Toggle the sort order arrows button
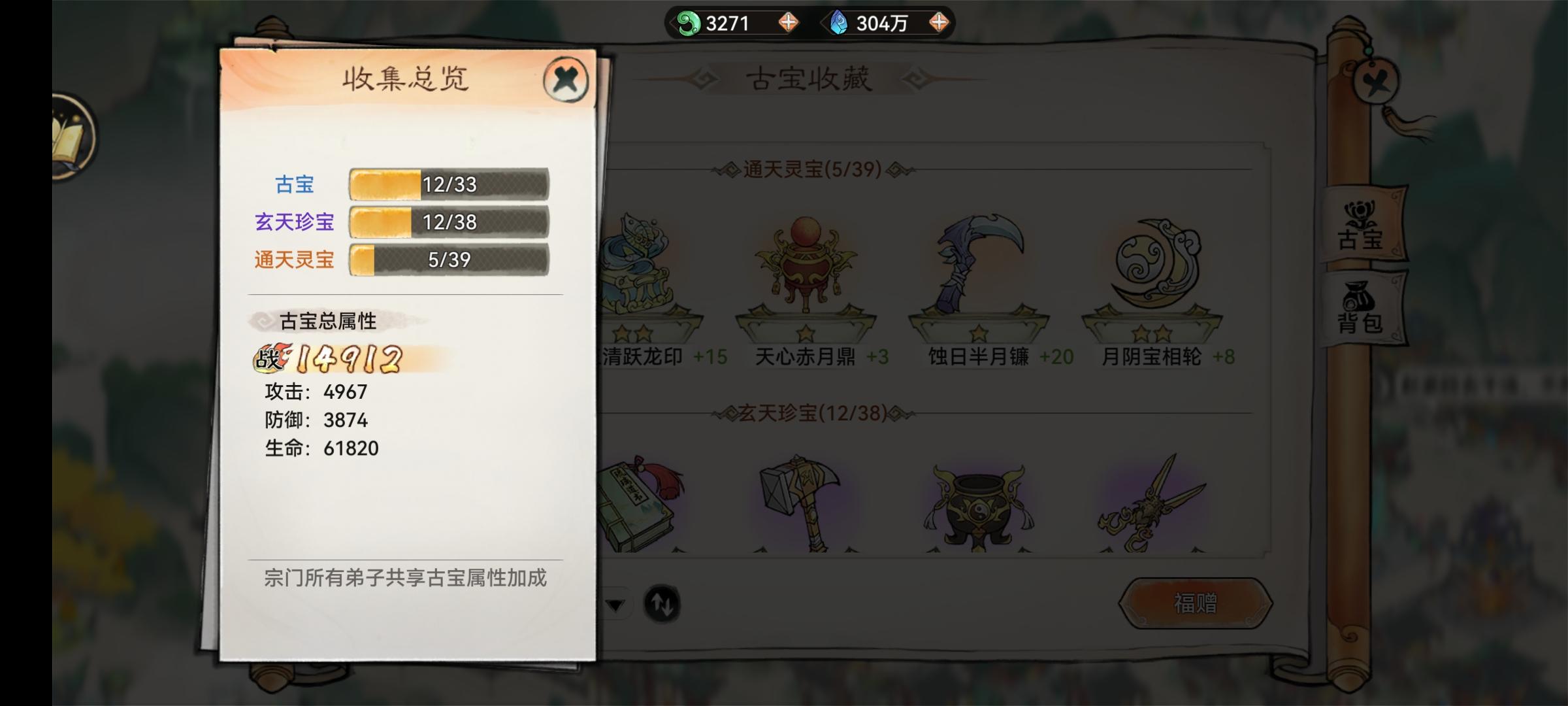This screenshot has height=706, width=1568. (x=662, y=605)
